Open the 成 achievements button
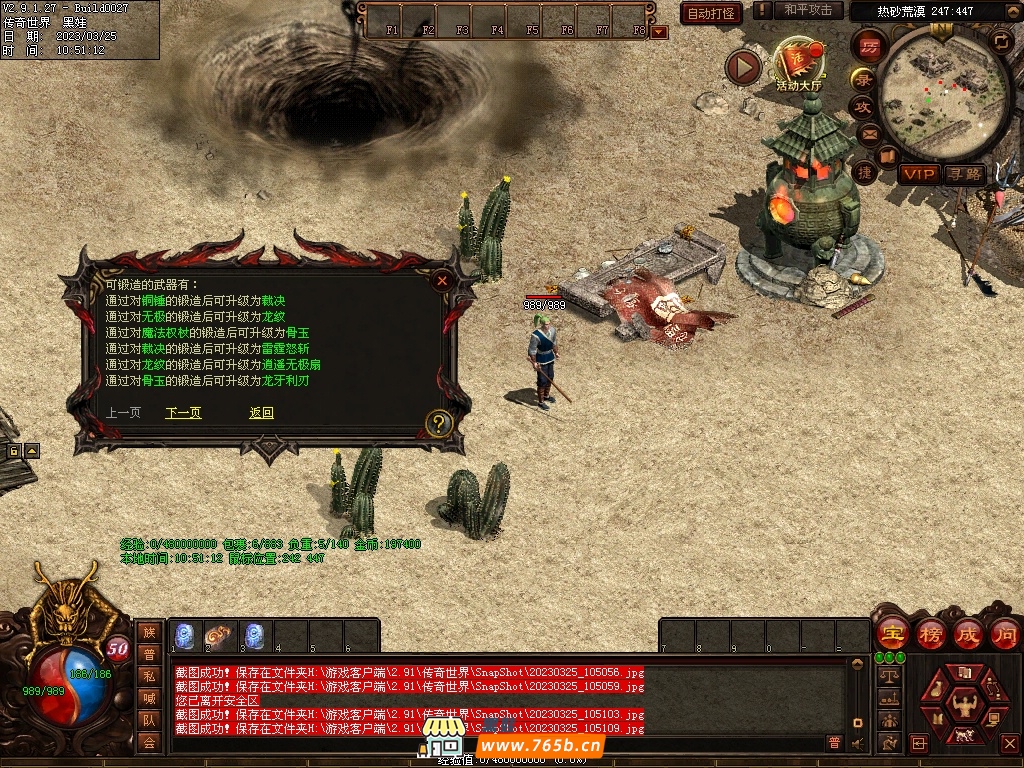The height and width of the screenshot is (768, 1024). click(x=968, y=633)
